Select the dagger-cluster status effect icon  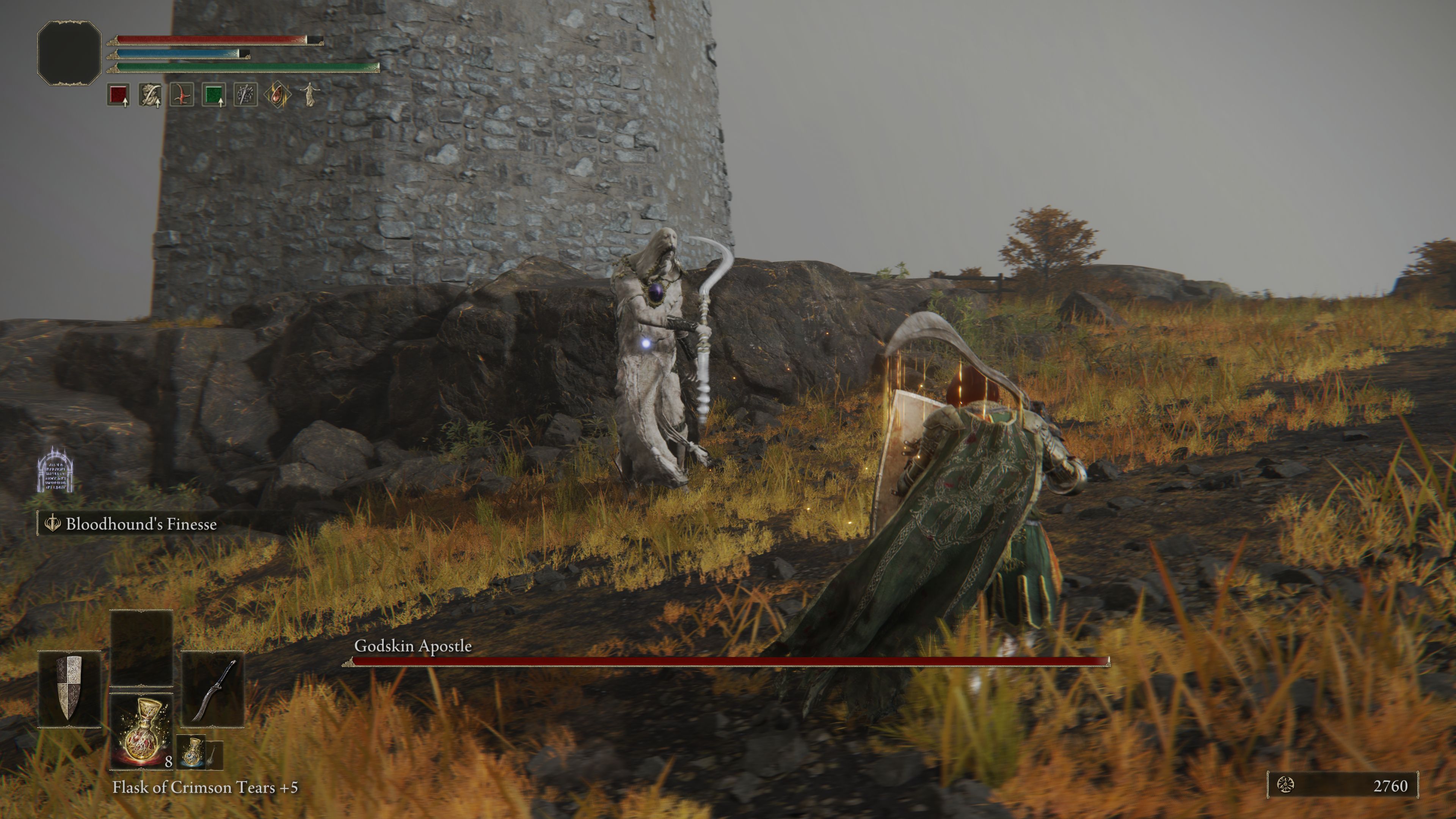point(246,95)
